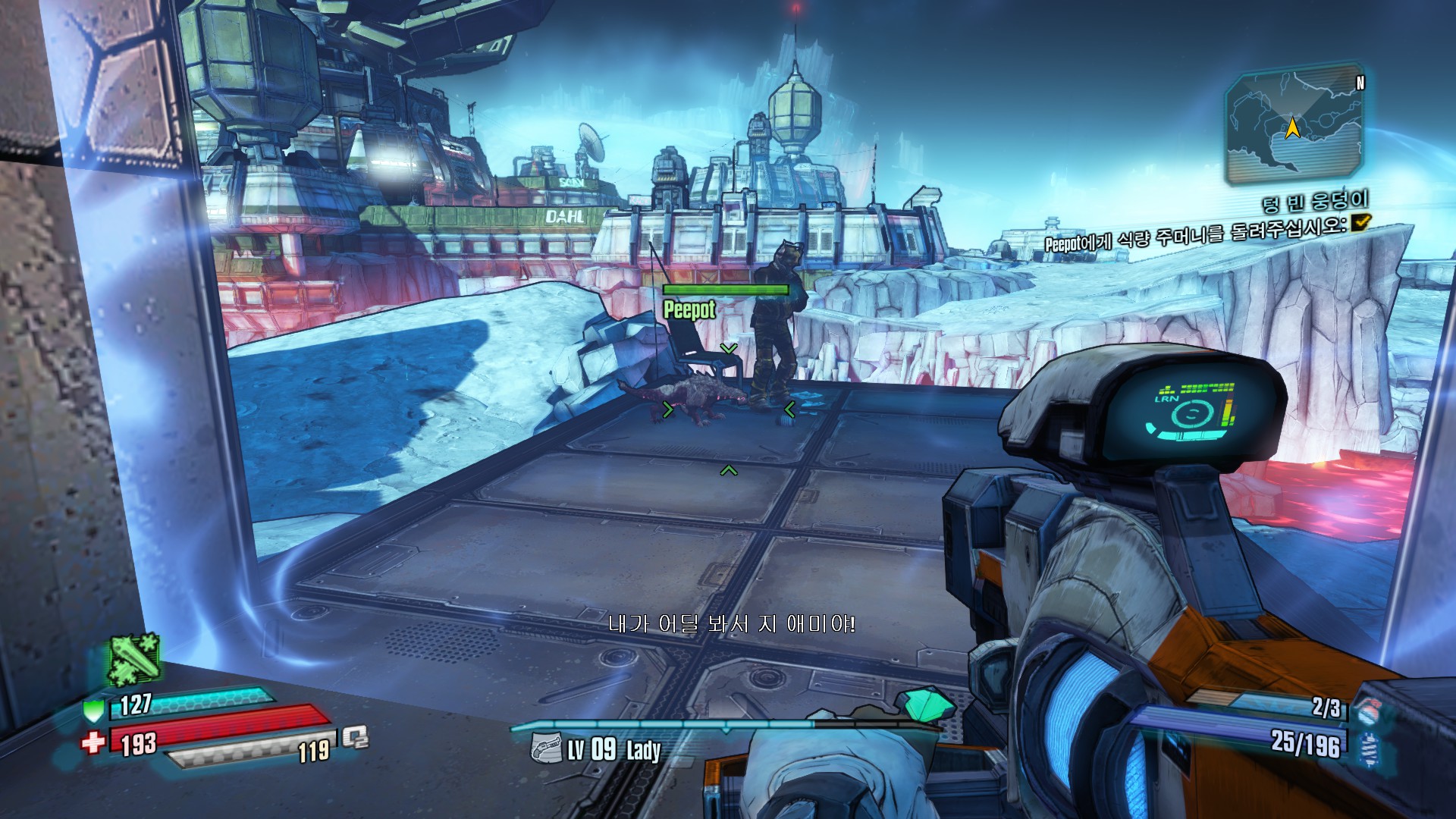
Task: Select the teal moonstone icon on XP bar
Action: coord(930,704)
